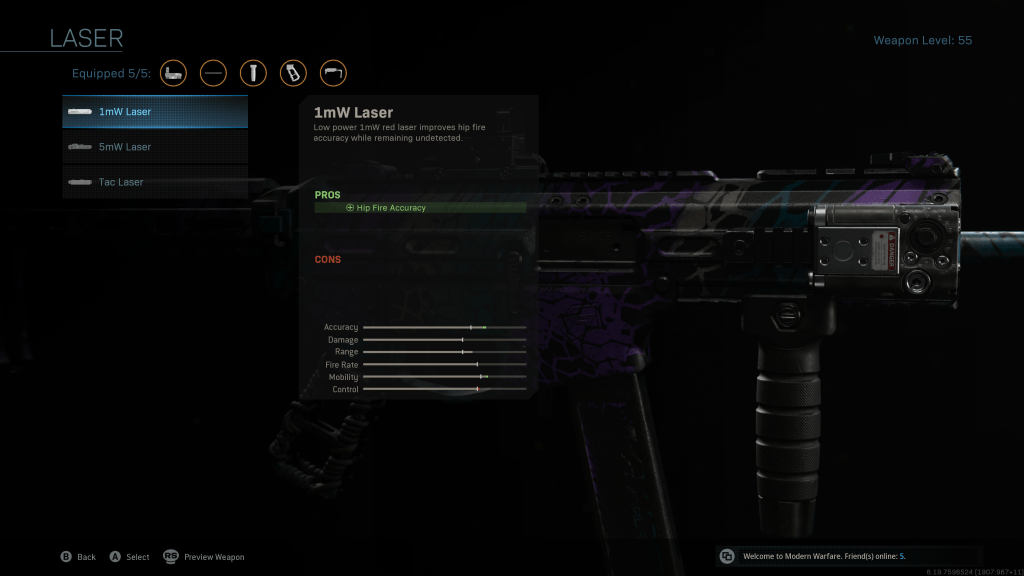Choose the 5mW Laser attachment

155,147
